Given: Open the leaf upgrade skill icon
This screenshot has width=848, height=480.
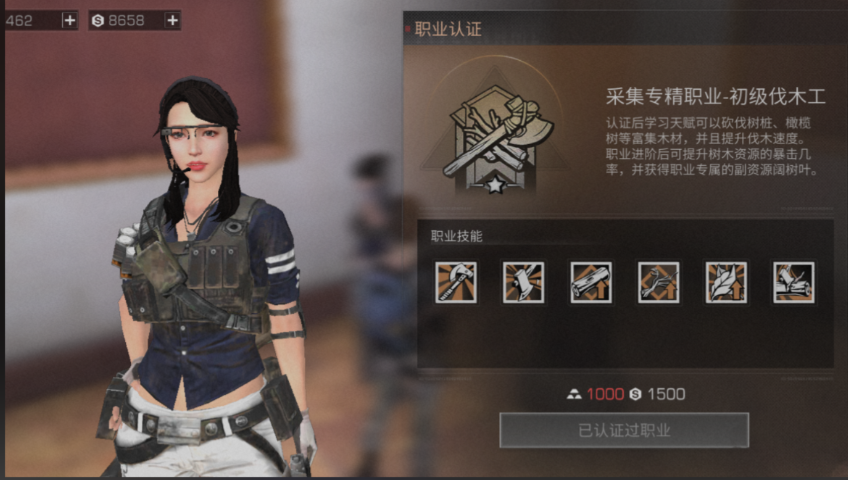Looking at the screenshot, I should point(726,282).
